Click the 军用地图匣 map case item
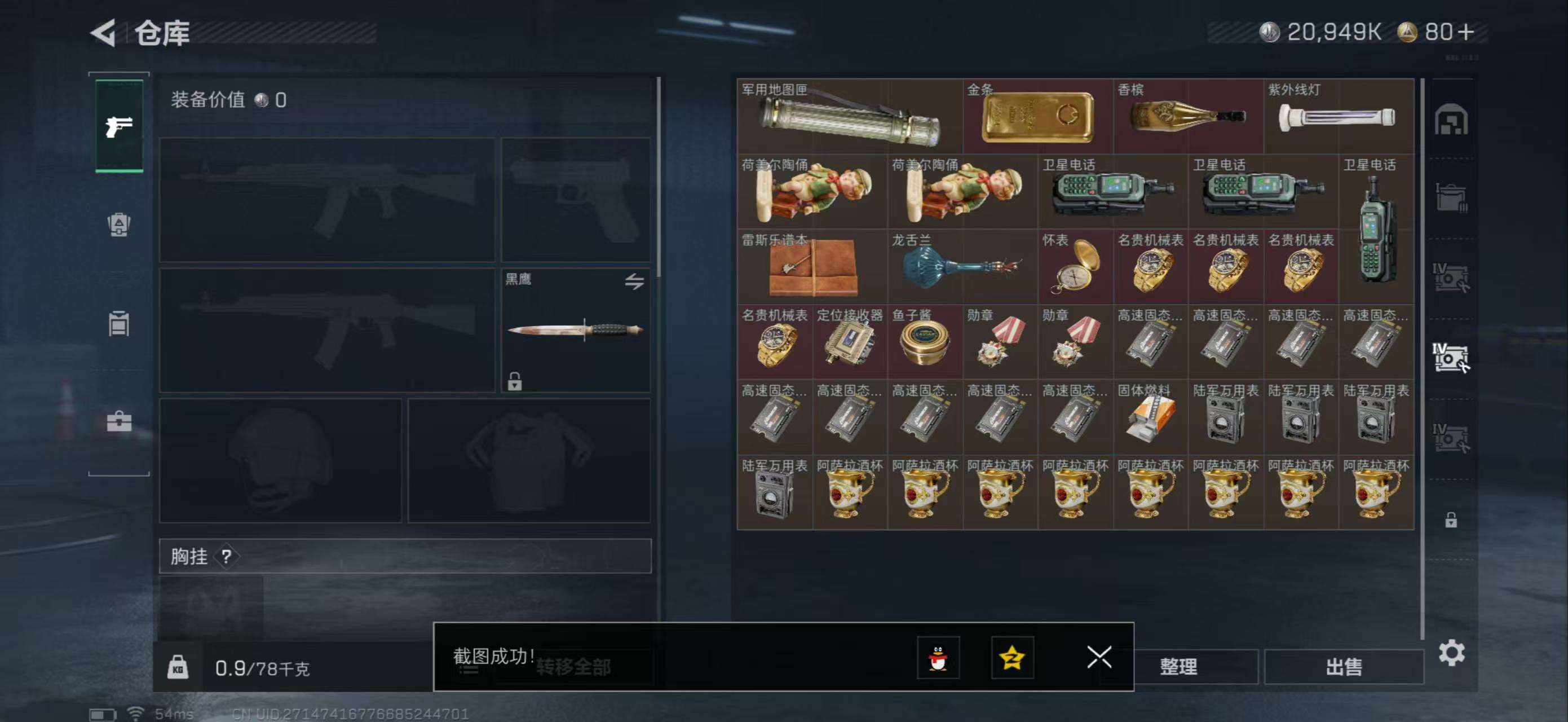The width and height of the screenshot is (1568, 722). (x=849, y=116)
